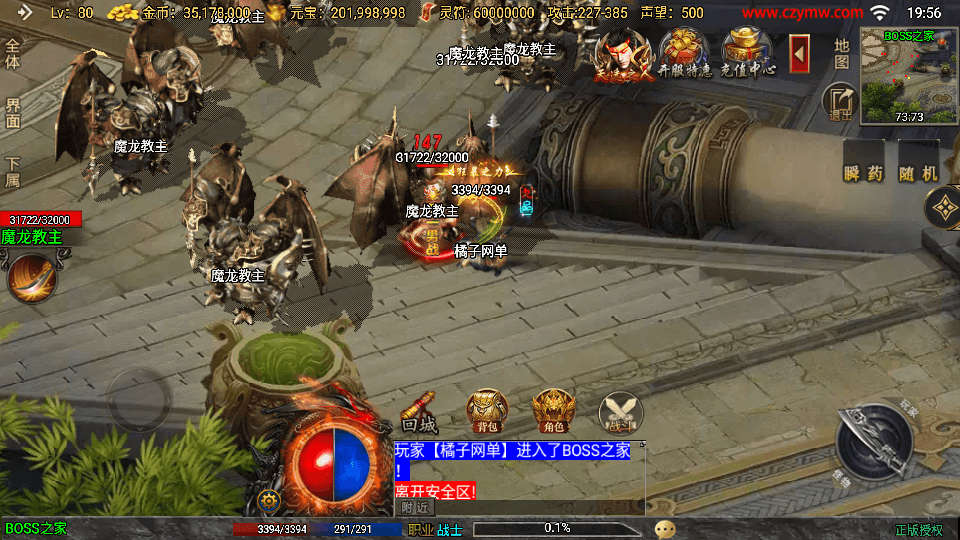Tap the main blade attack button

point(876,441)
